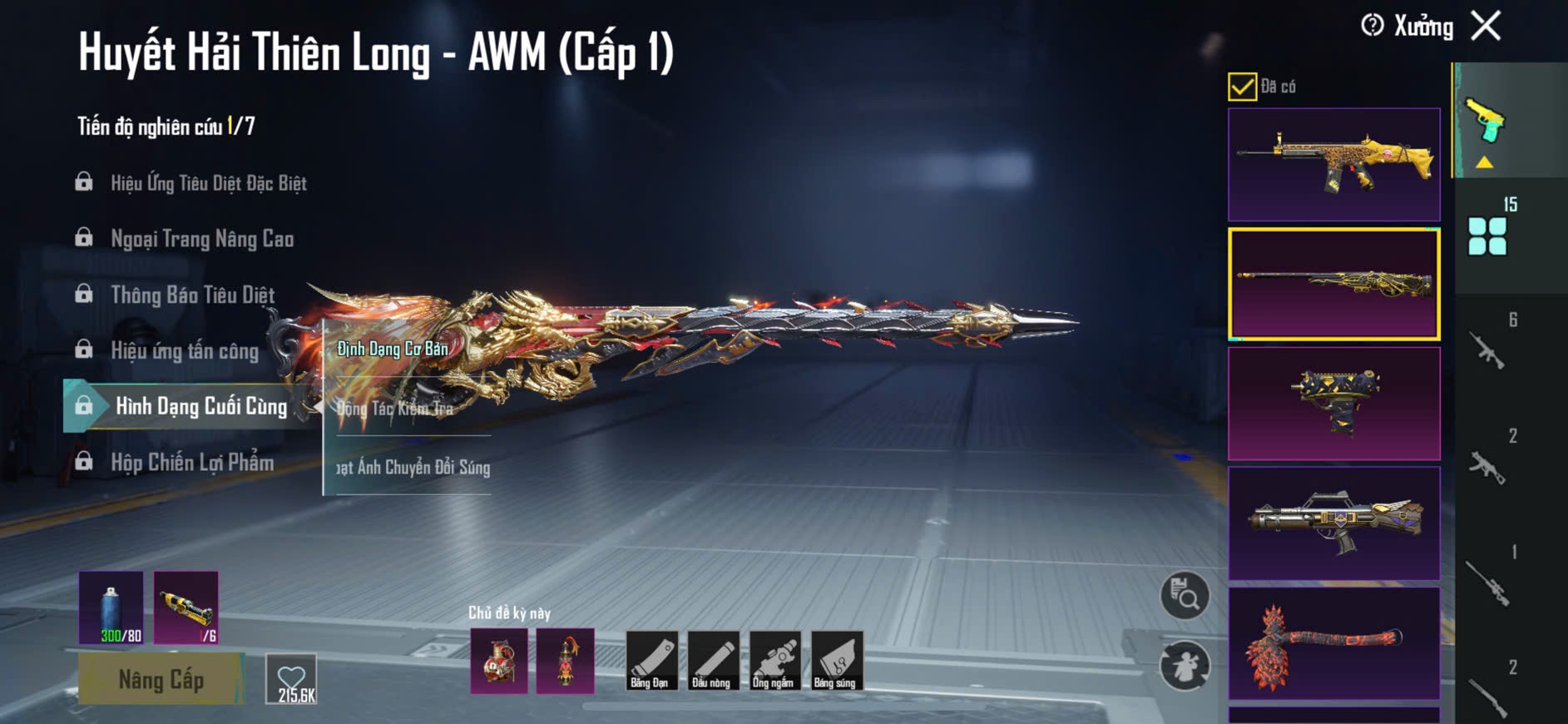Image resolution: width=1568 pixels, height=724 pixels.
Task: Select the red spiked axe skin thumbnail
Action: coord(1333,642)
